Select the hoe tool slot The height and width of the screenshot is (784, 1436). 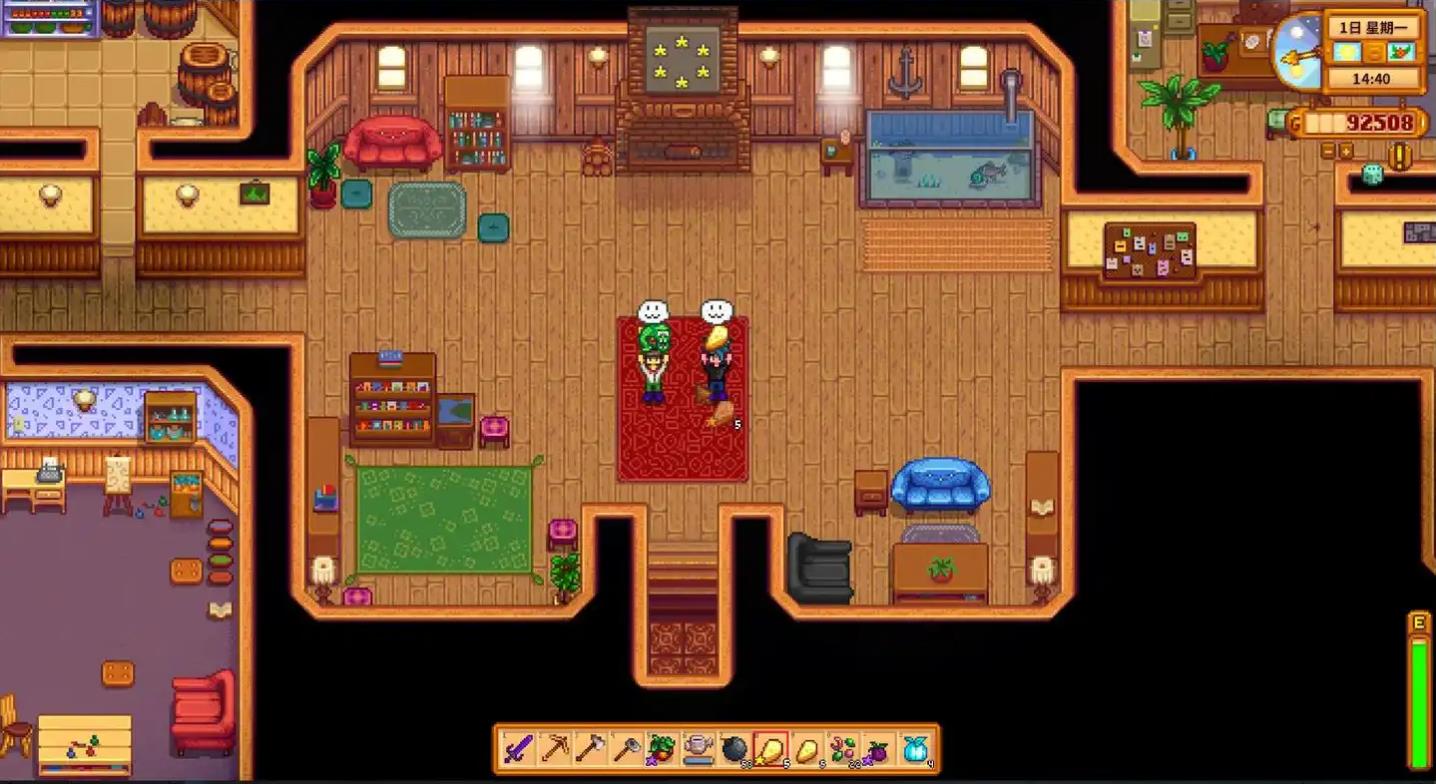(x=626, y=748)
